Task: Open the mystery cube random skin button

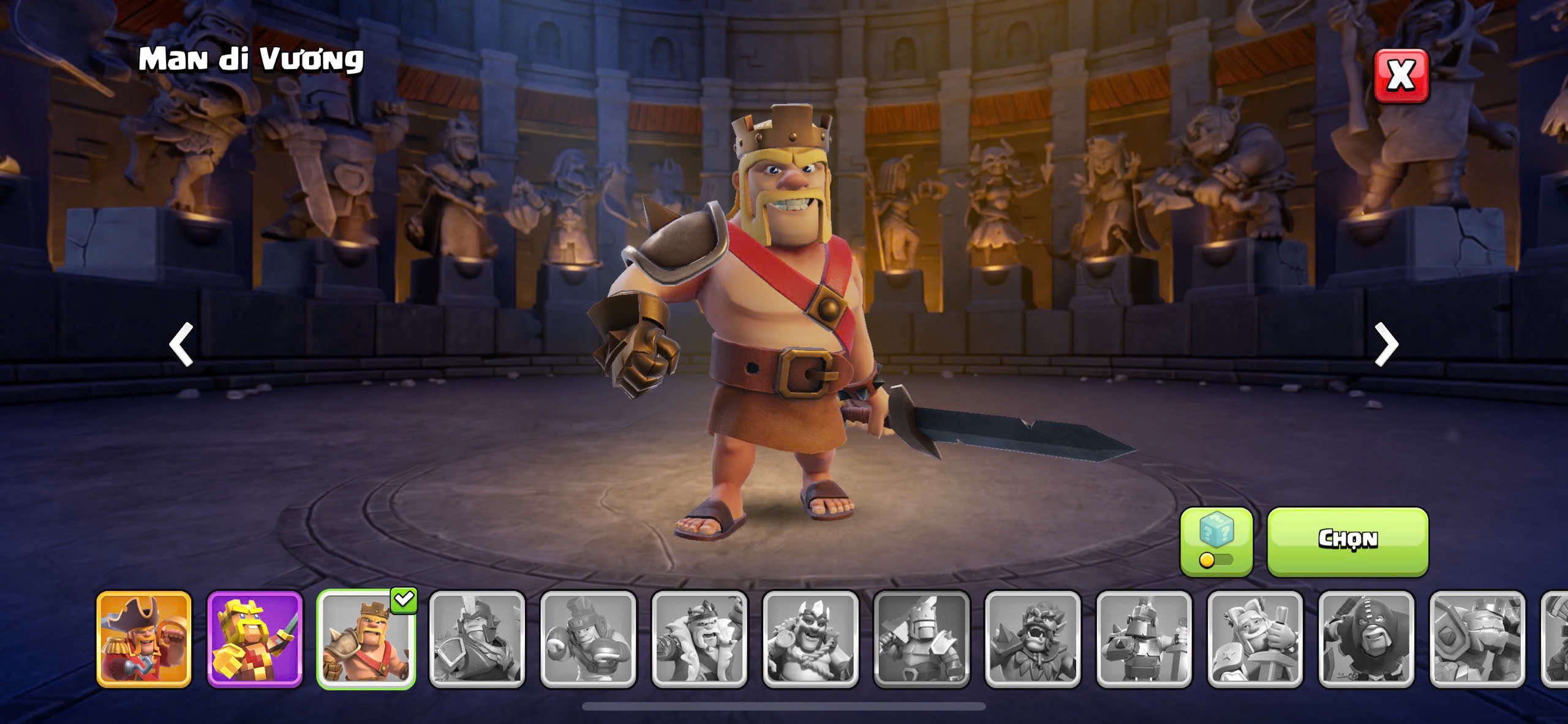Action: tap(1216, 541)
